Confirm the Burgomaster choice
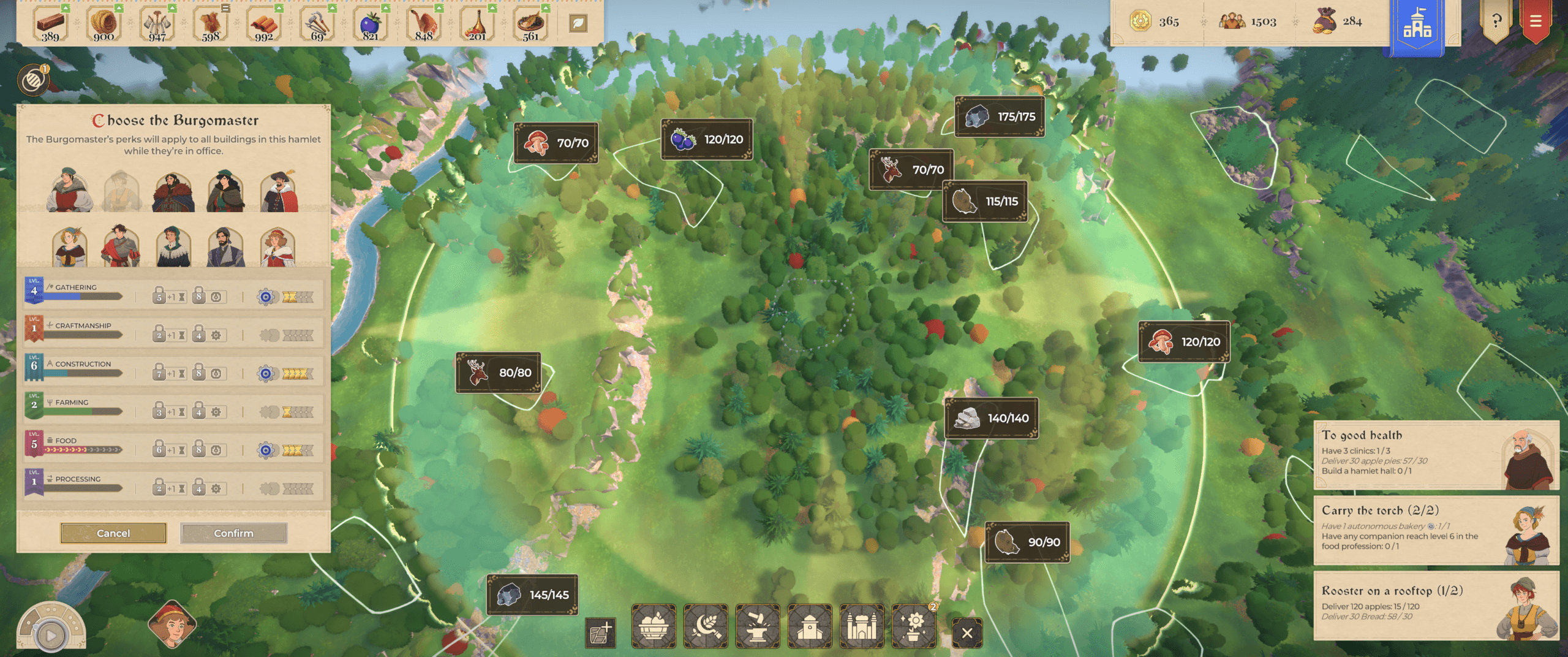The image size is (1568, 657). pyautogui.click(x=233, y=533)
